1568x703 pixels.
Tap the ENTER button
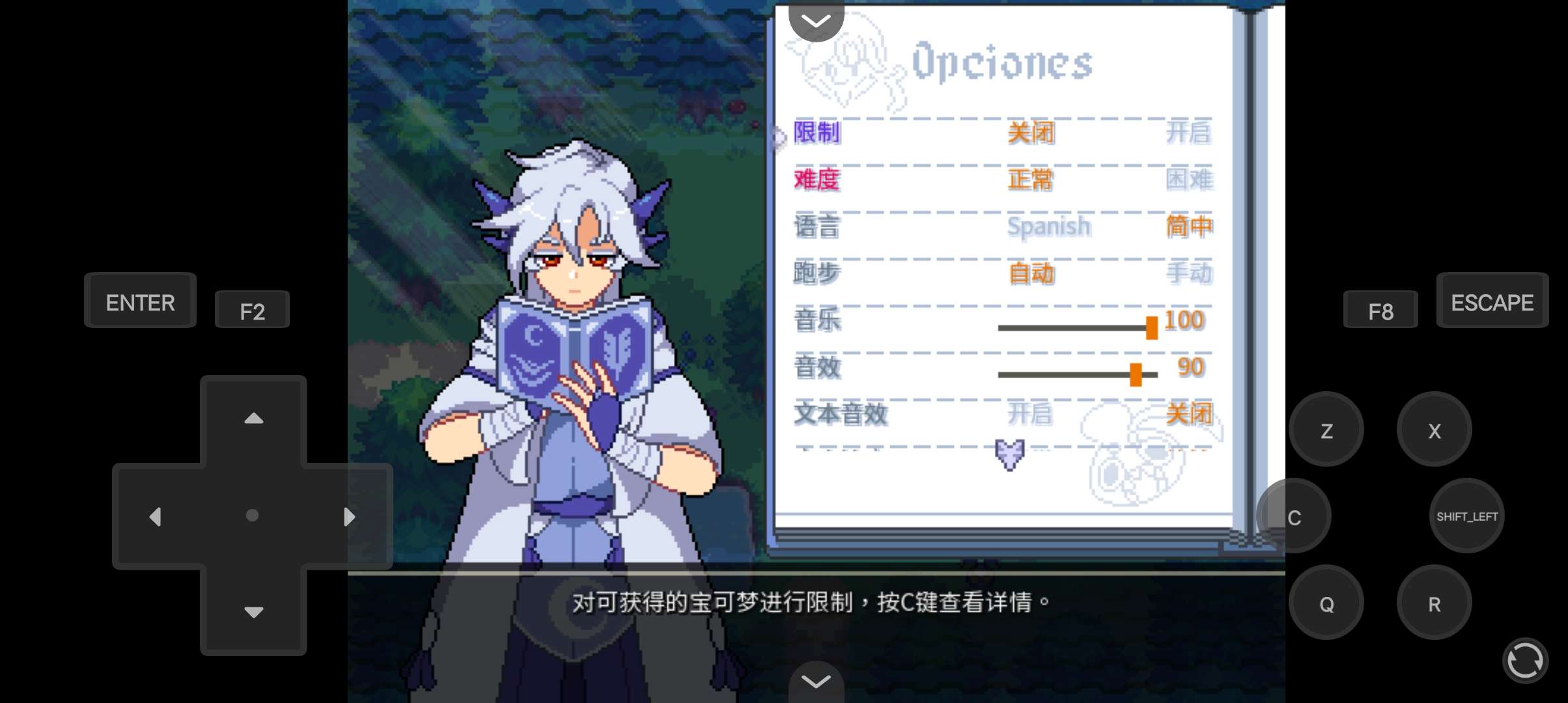coord(139,301)
